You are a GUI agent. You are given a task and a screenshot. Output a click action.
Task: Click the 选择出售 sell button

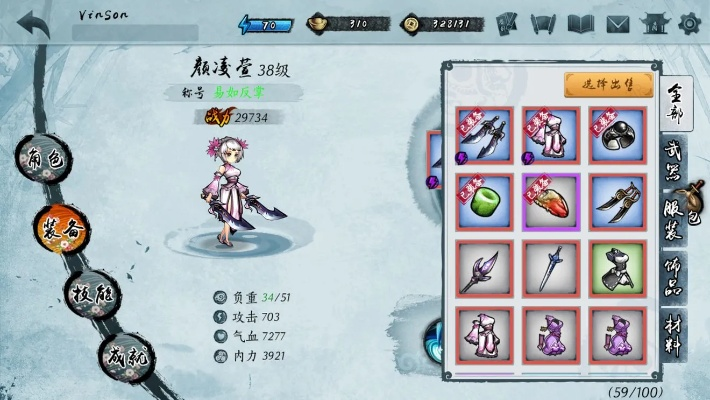[x=609, y=86]
